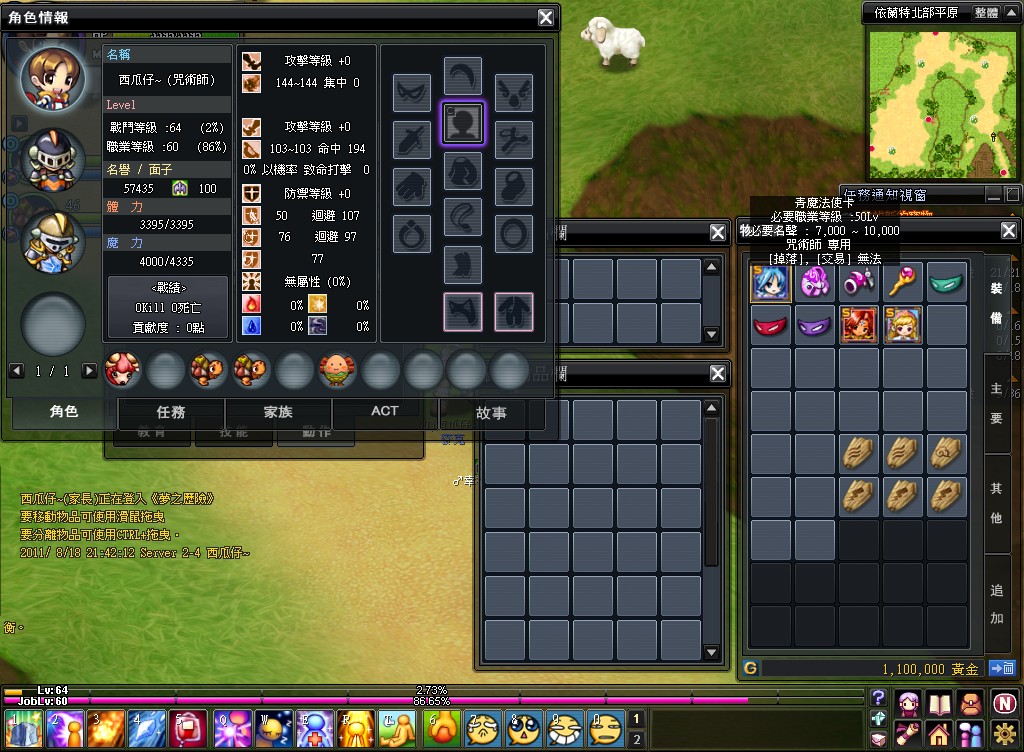Select the highlighted head equipment slot
1024x752 pixels.
point(462,123)
